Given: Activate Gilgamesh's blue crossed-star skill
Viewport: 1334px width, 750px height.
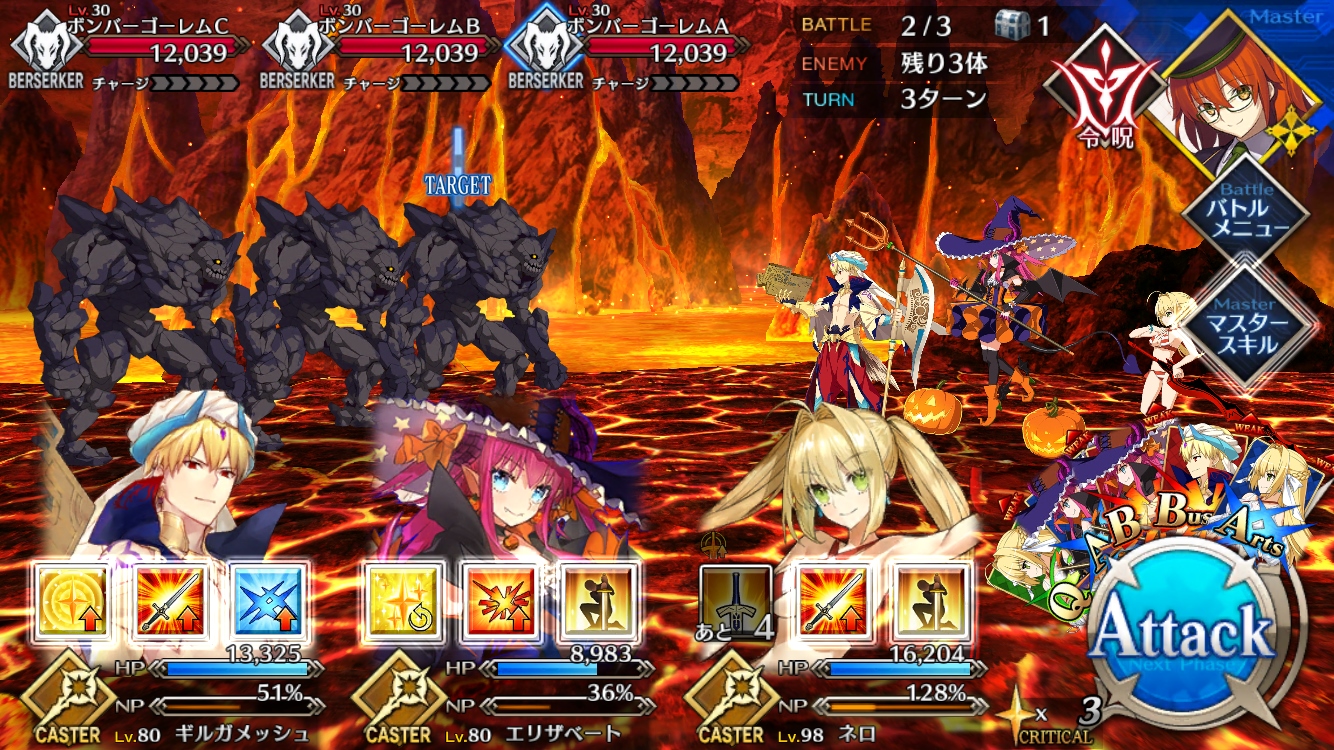Looking at the screenshot, I should click(x=268, y=601).
